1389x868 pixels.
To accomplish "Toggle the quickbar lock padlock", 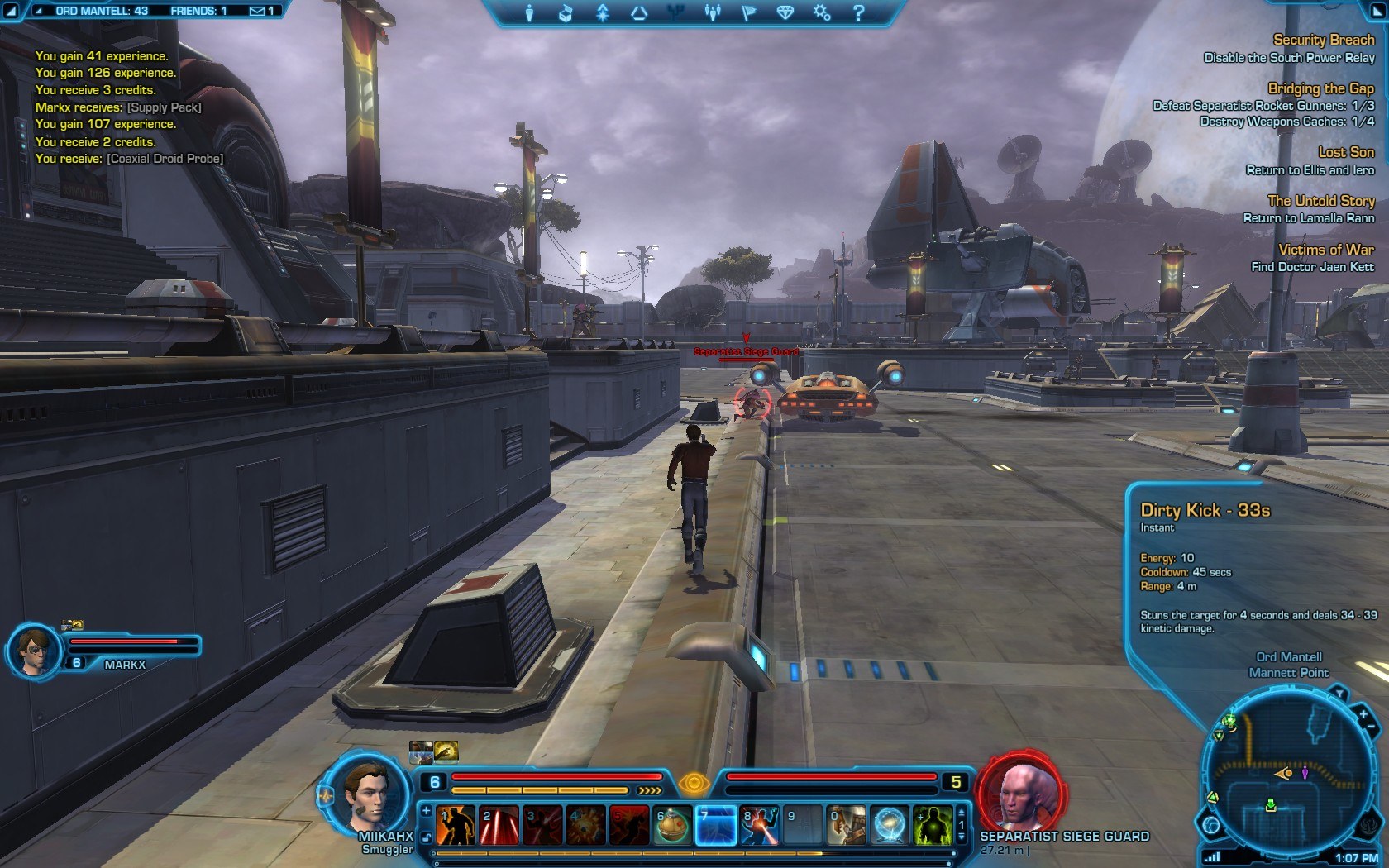I will 426,837.
